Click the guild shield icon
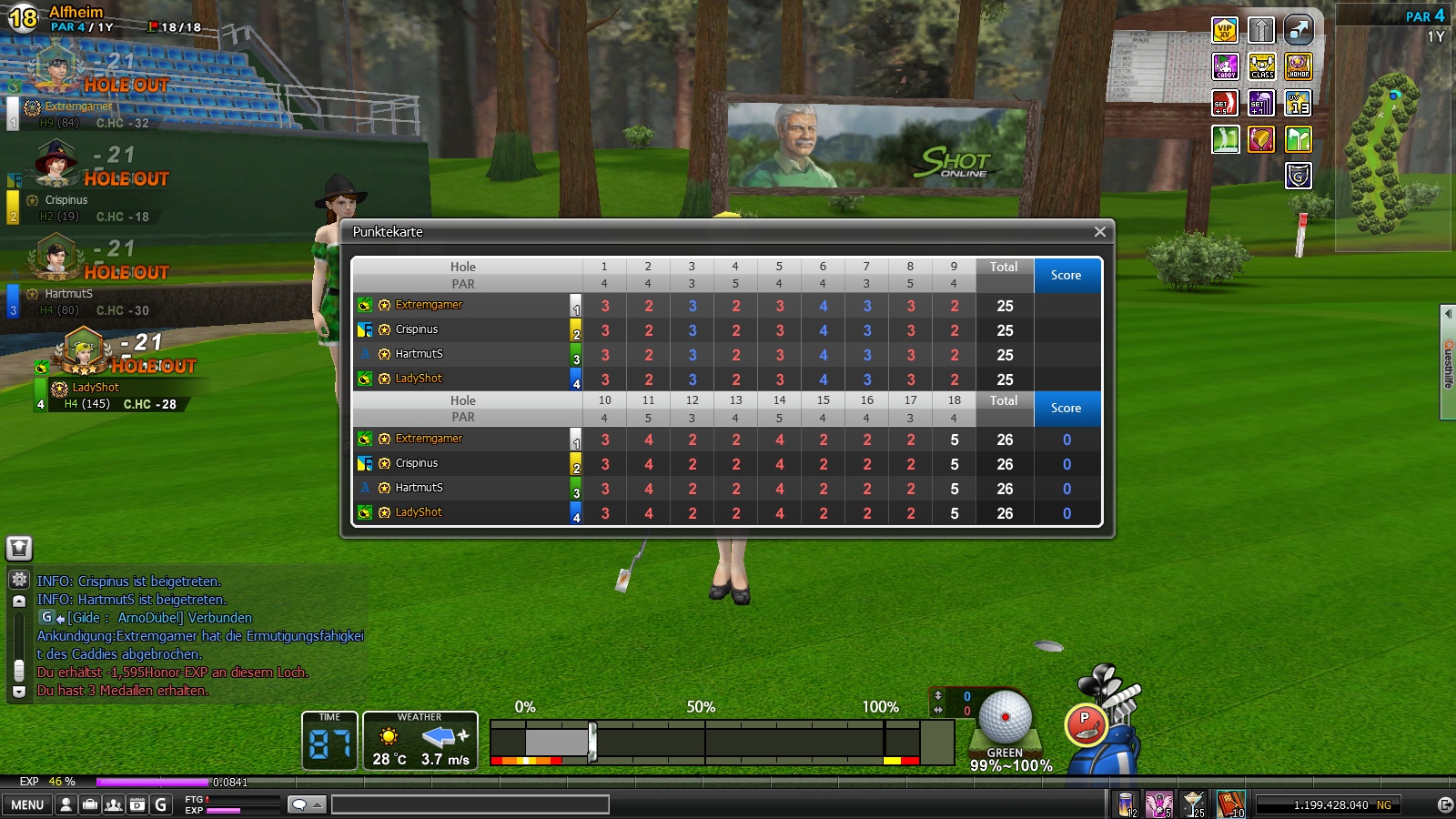The height and width of the screenshot is (819, 1456). click(x=1298, y=175)
